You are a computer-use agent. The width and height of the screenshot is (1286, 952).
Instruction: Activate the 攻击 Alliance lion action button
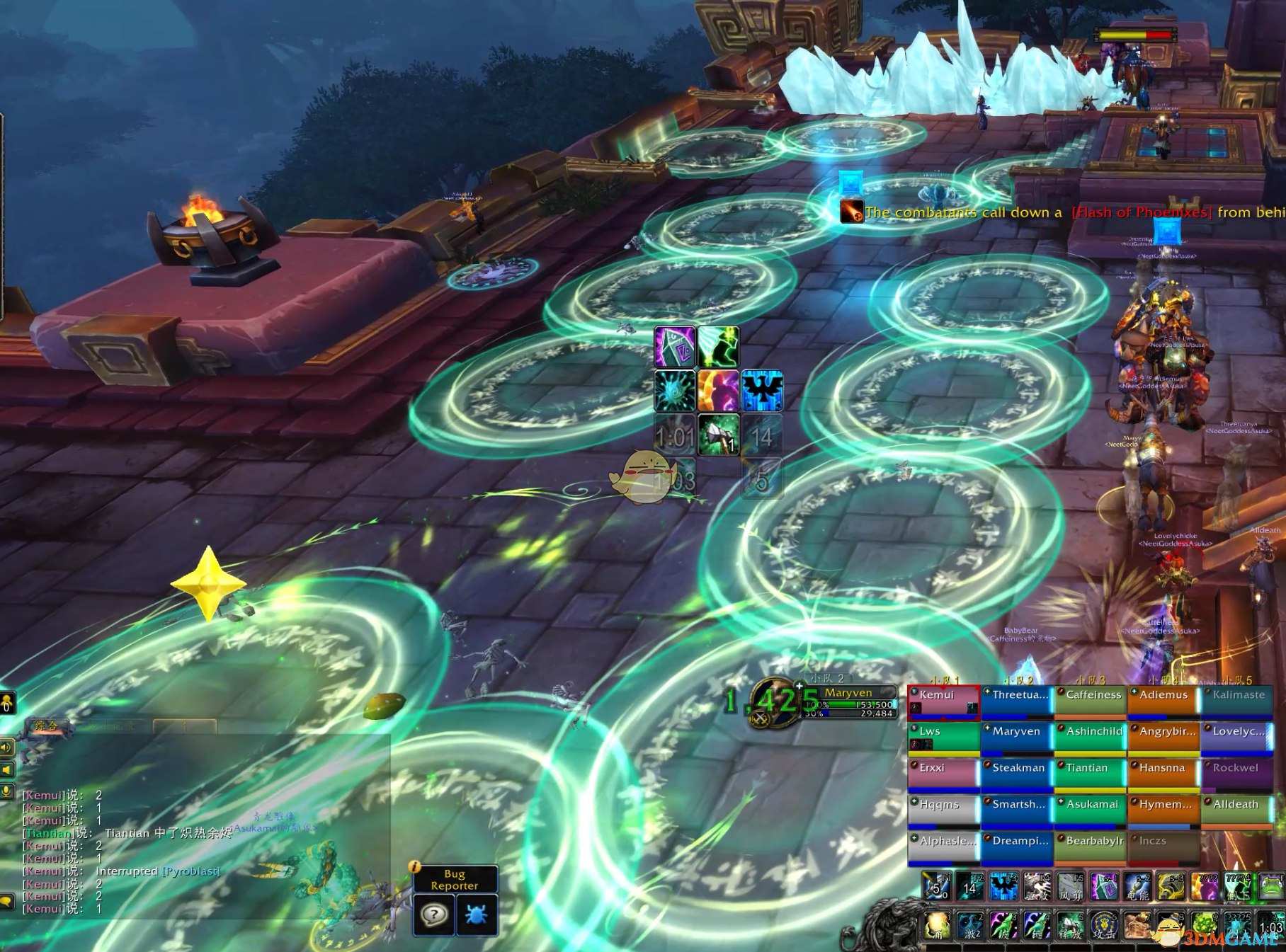pyautogui.click(x=1103, y=926)
